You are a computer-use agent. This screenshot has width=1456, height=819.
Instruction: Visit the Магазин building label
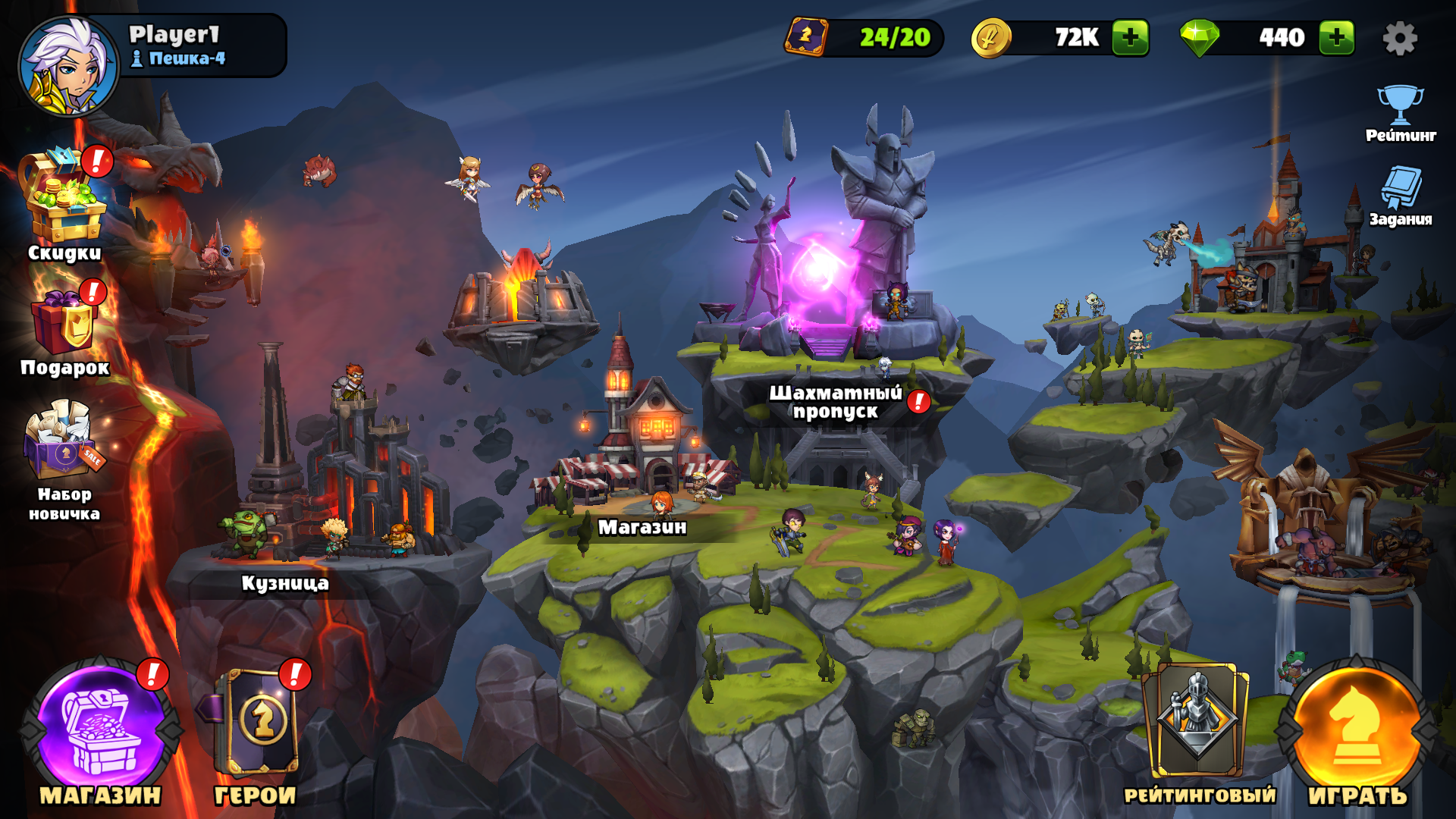642,526
